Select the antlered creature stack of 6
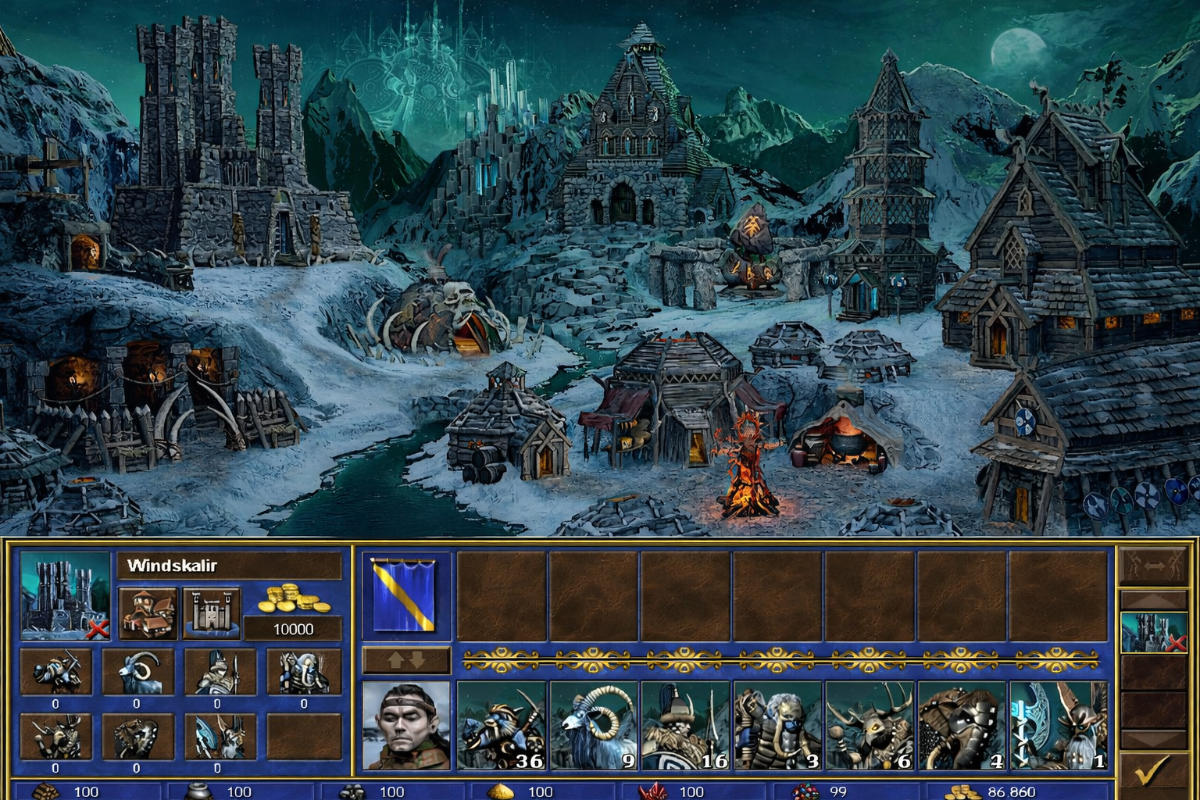 (870, 726)
